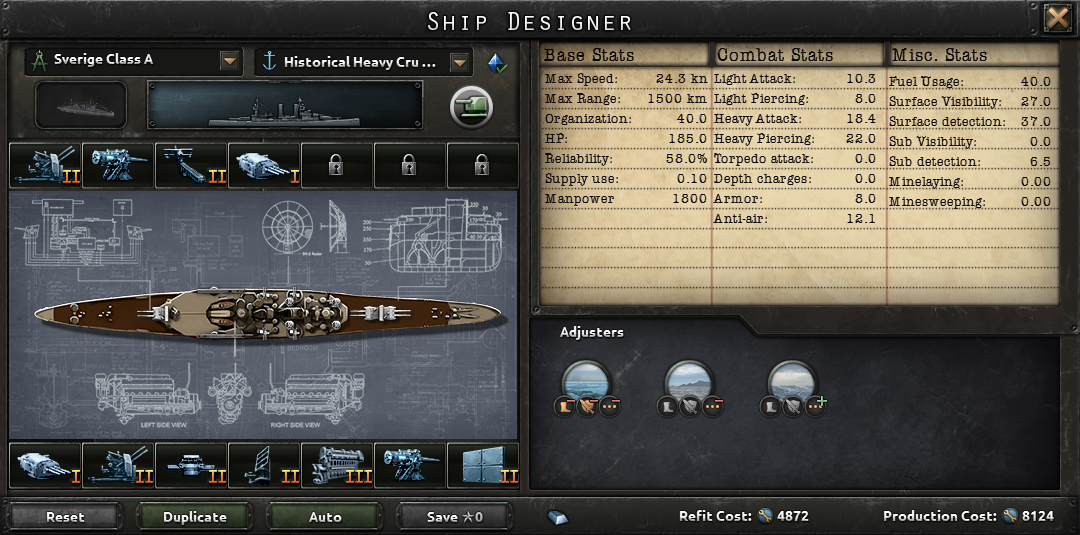The height and width of the screenshot is (535, 1080).
Task: Close the Ship Designer window
Action: click(x=1057, y=19)
